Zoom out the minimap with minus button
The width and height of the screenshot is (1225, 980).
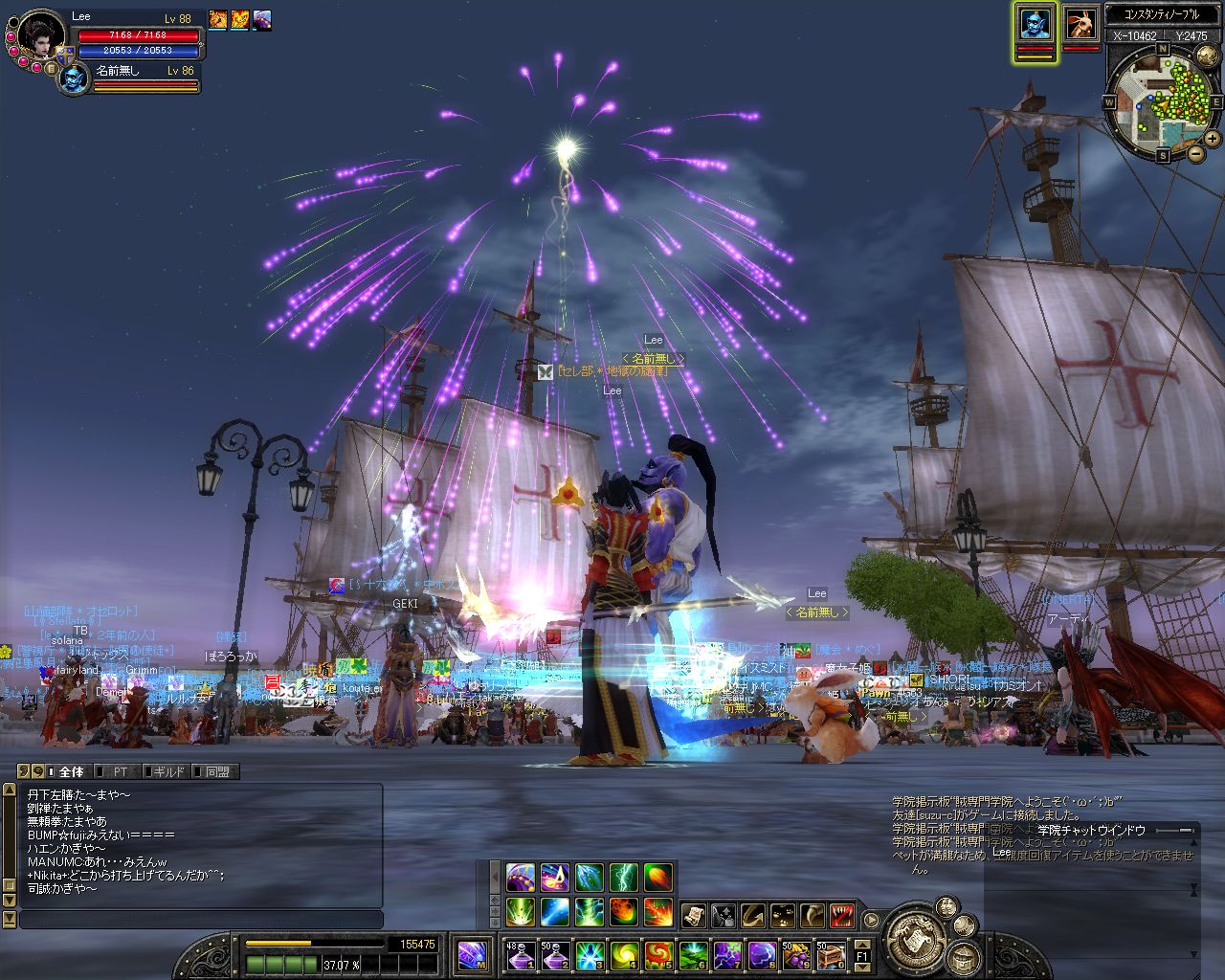pyautogui.click(x=1196, y=152)
